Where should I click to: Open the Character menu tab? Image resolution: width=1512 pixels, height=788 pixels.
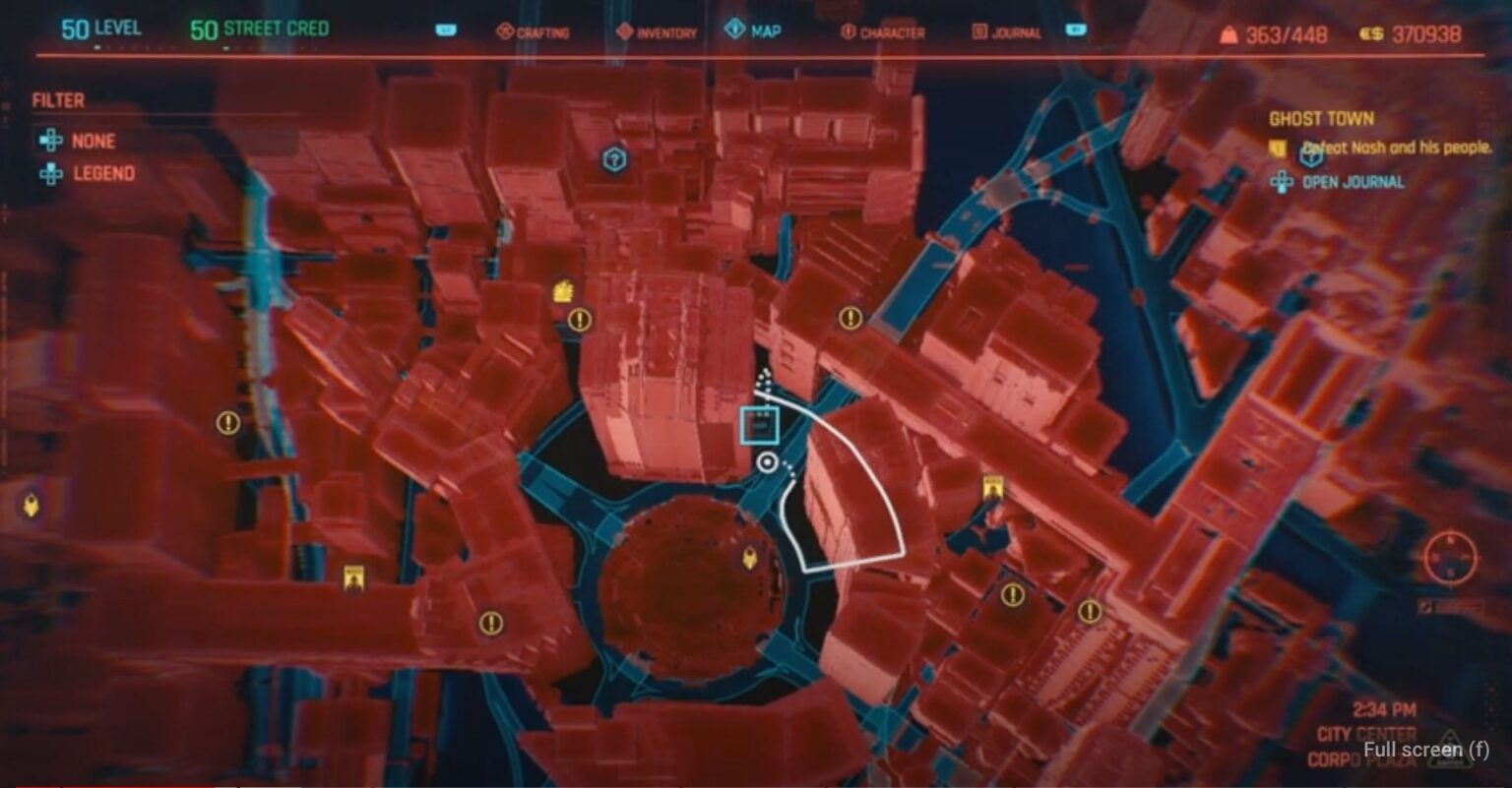pyautogui.click(x=886, y=32)
